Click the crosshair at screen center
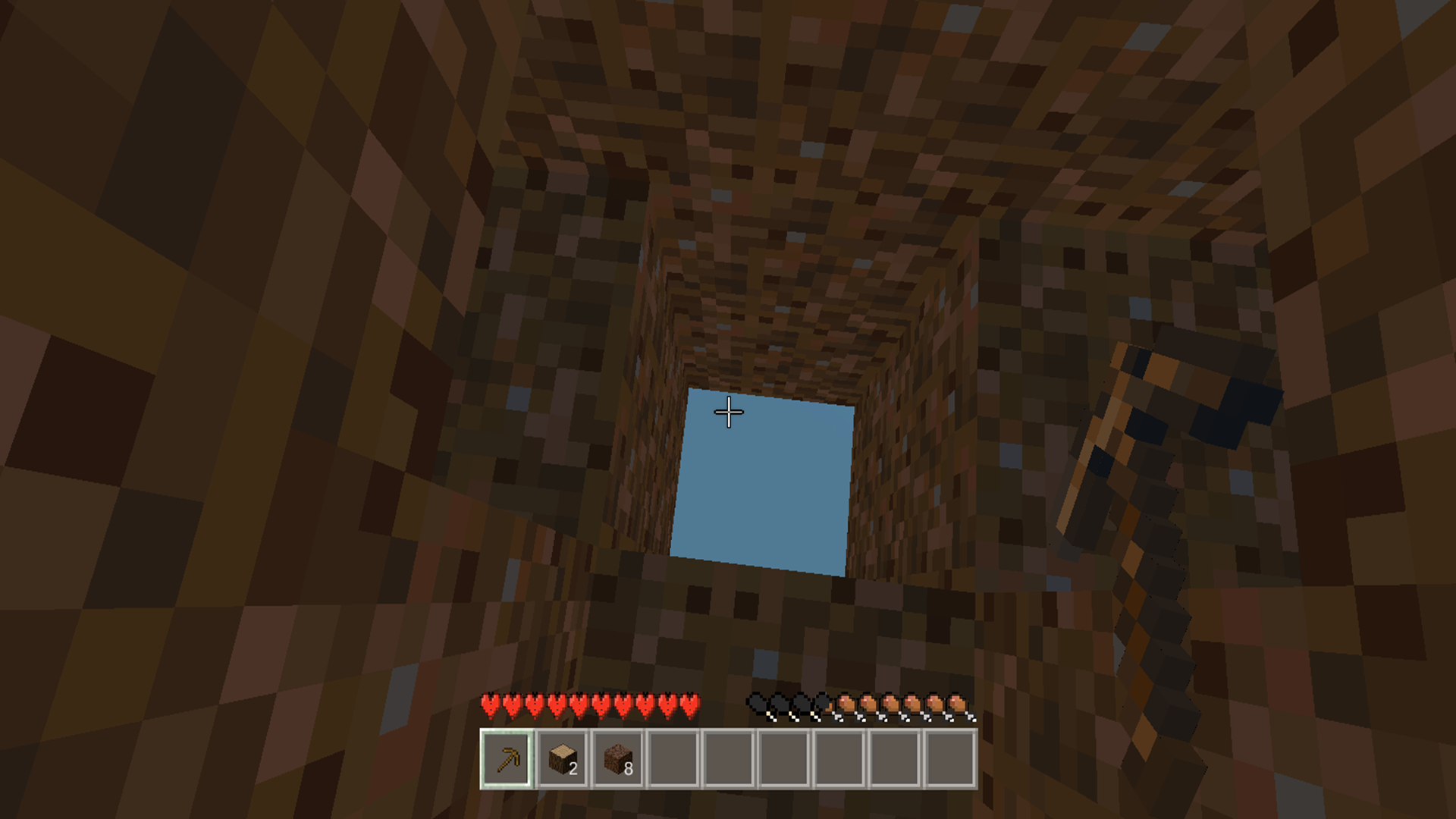The width and height of the screenshot is (1456, 819). [x=728, y=411]
